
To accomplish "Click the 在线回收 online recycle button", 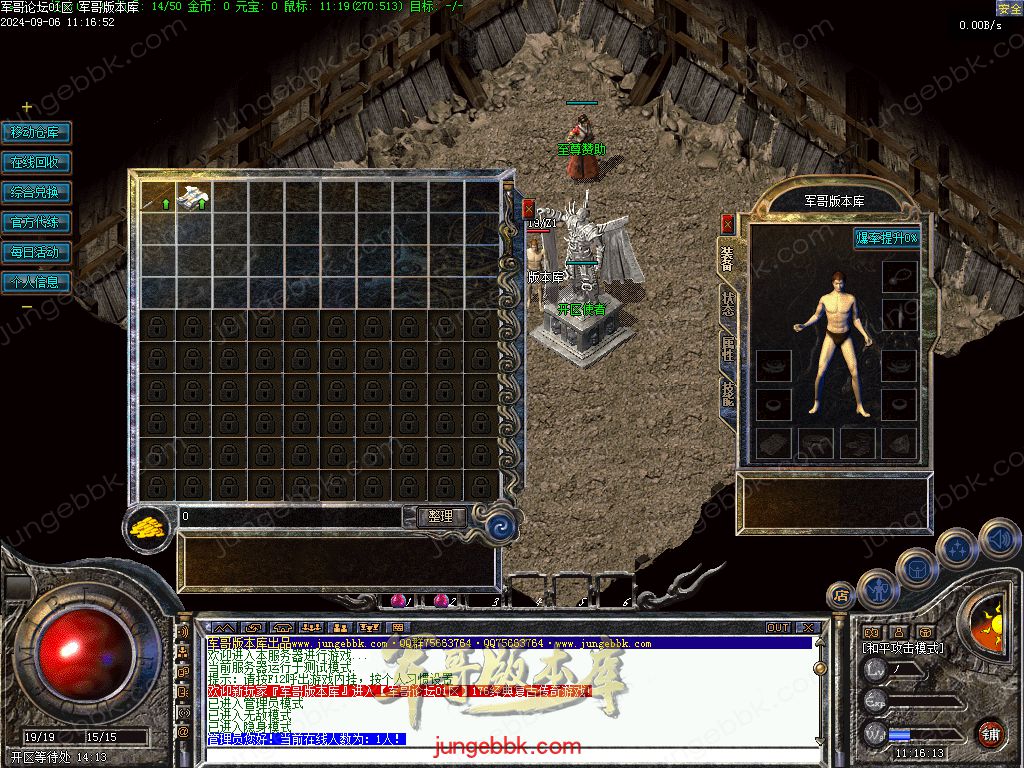I will click(x=35, y=162).
